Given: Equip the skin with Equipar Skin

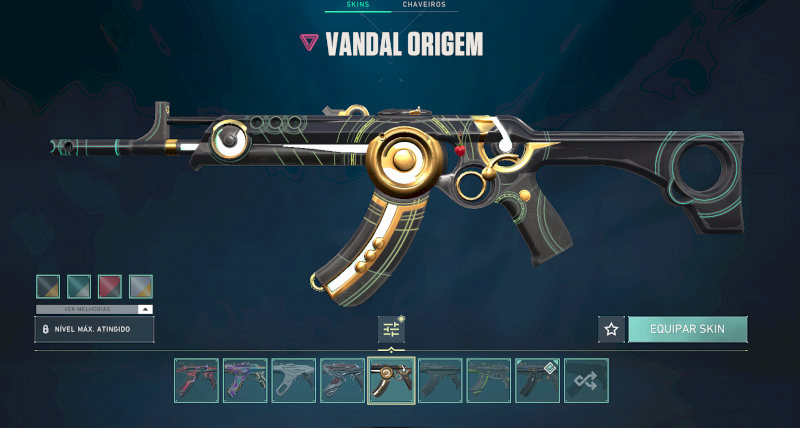Looking at the screenshot, I should pos(687,329).
